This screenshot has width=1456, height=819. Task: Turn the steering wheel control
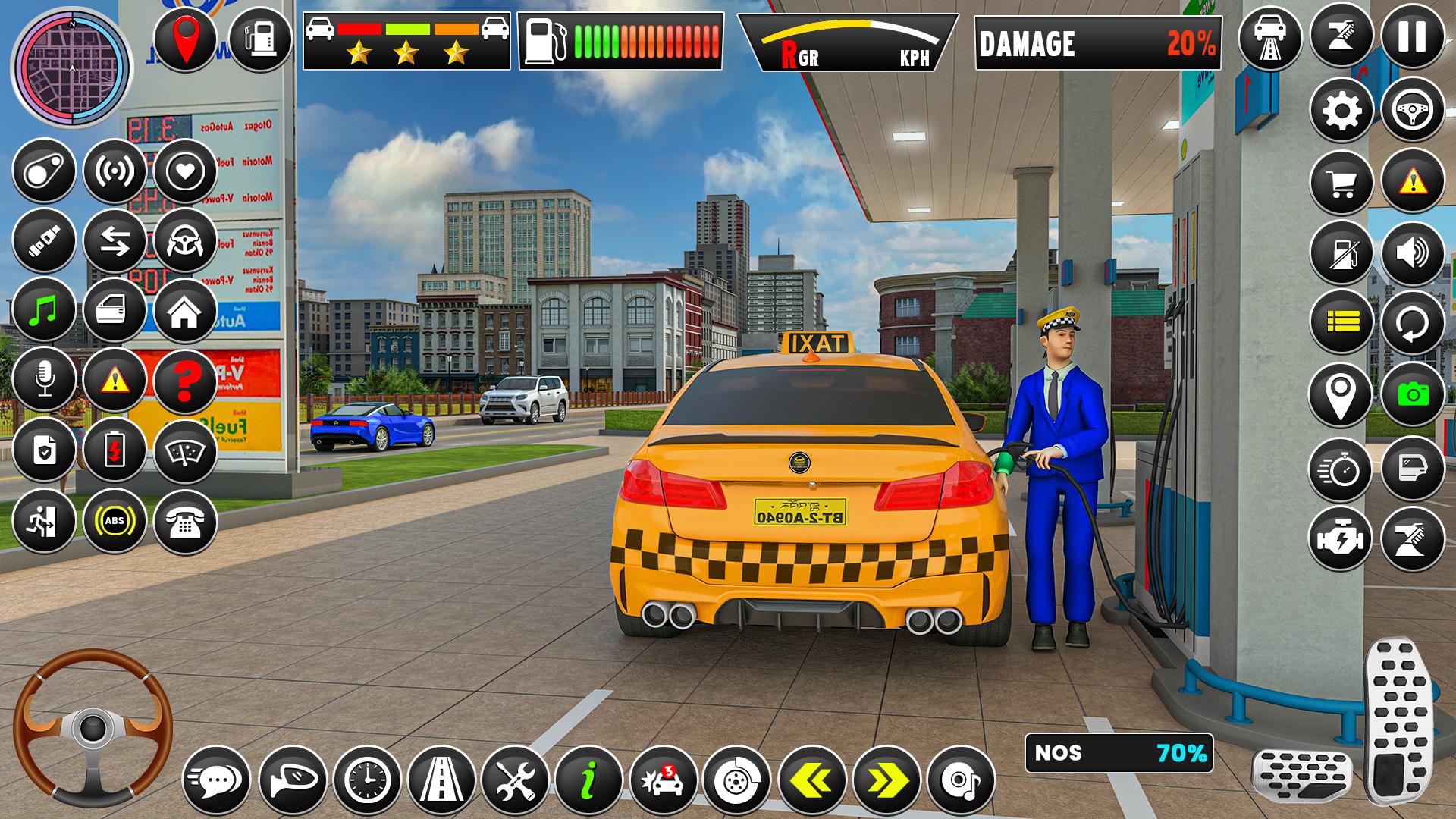click(x=93, y=727)
